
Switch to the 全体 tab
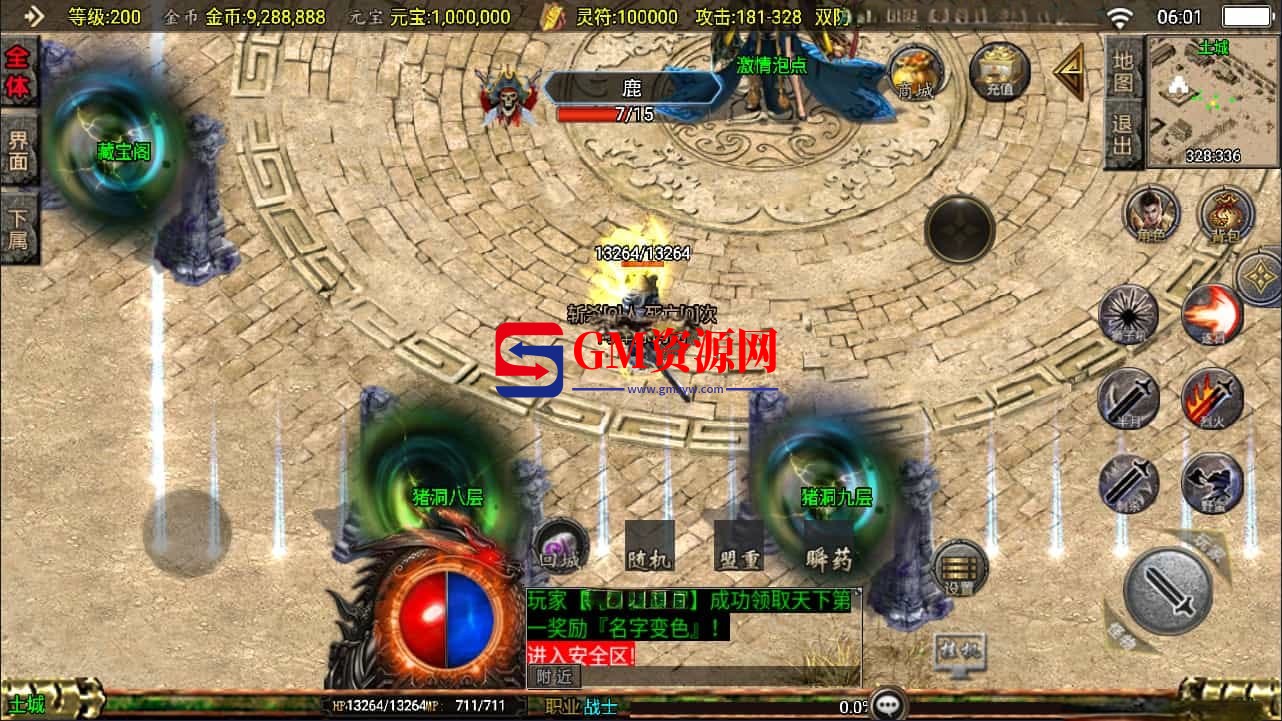tap(19, 73)
